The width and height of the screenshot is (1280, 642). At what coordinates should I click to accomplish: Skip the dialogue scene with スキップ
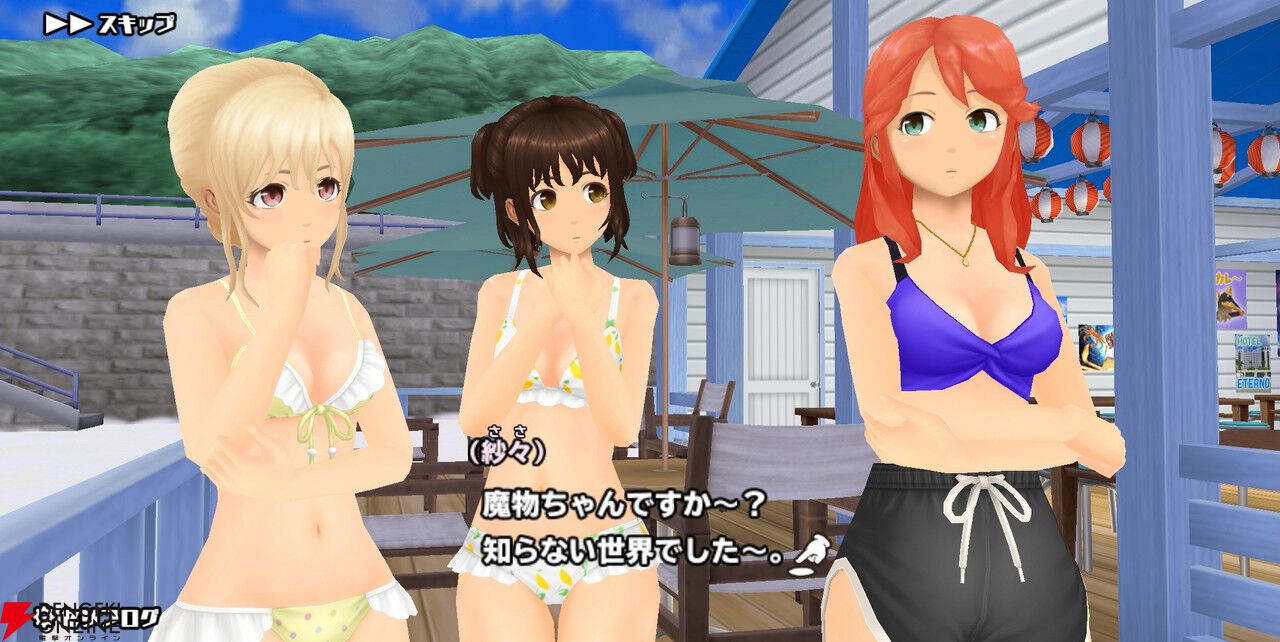tap(109, 24)
